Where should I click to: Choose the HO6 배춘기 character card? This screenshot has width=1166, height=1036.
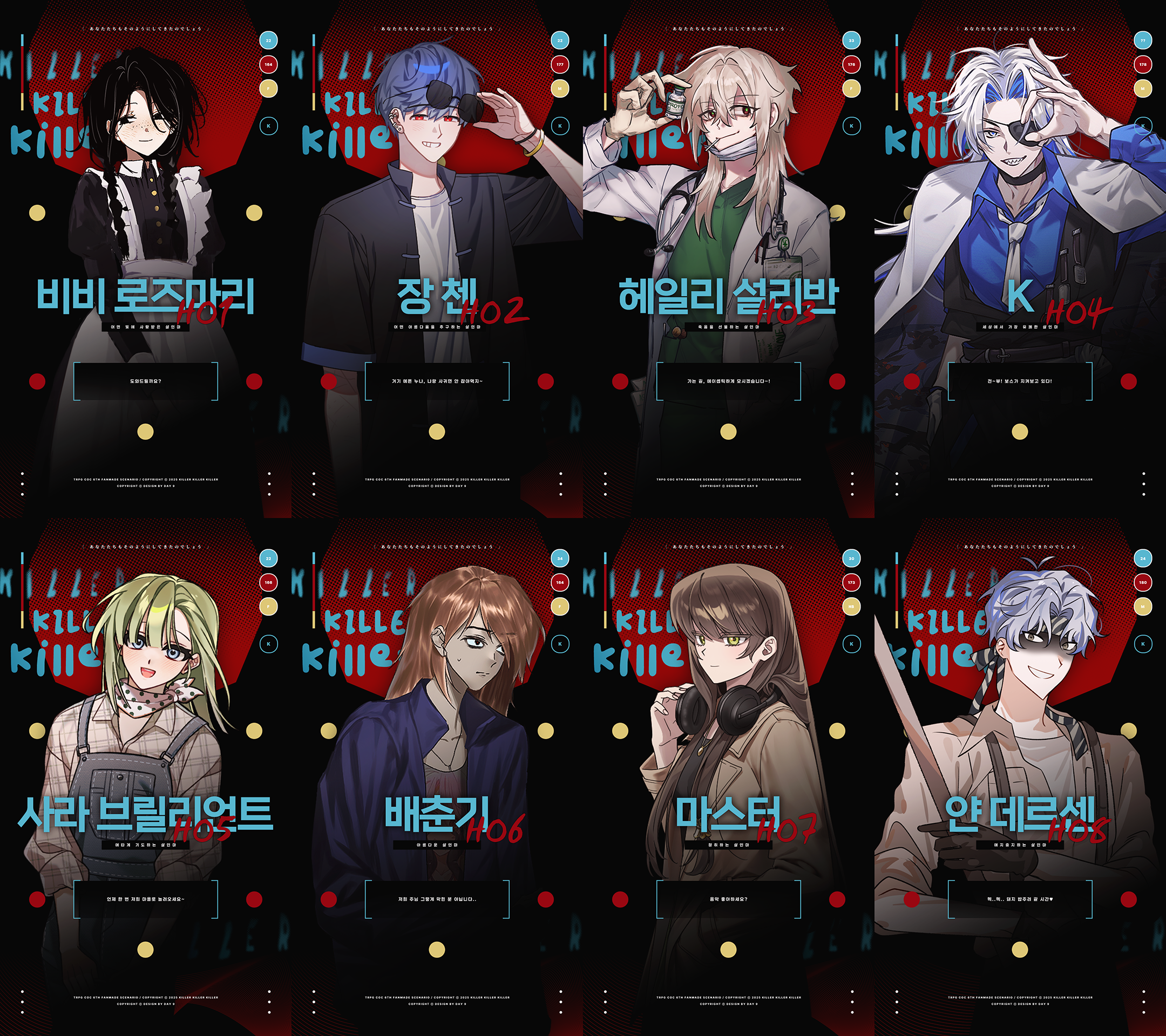437,776
